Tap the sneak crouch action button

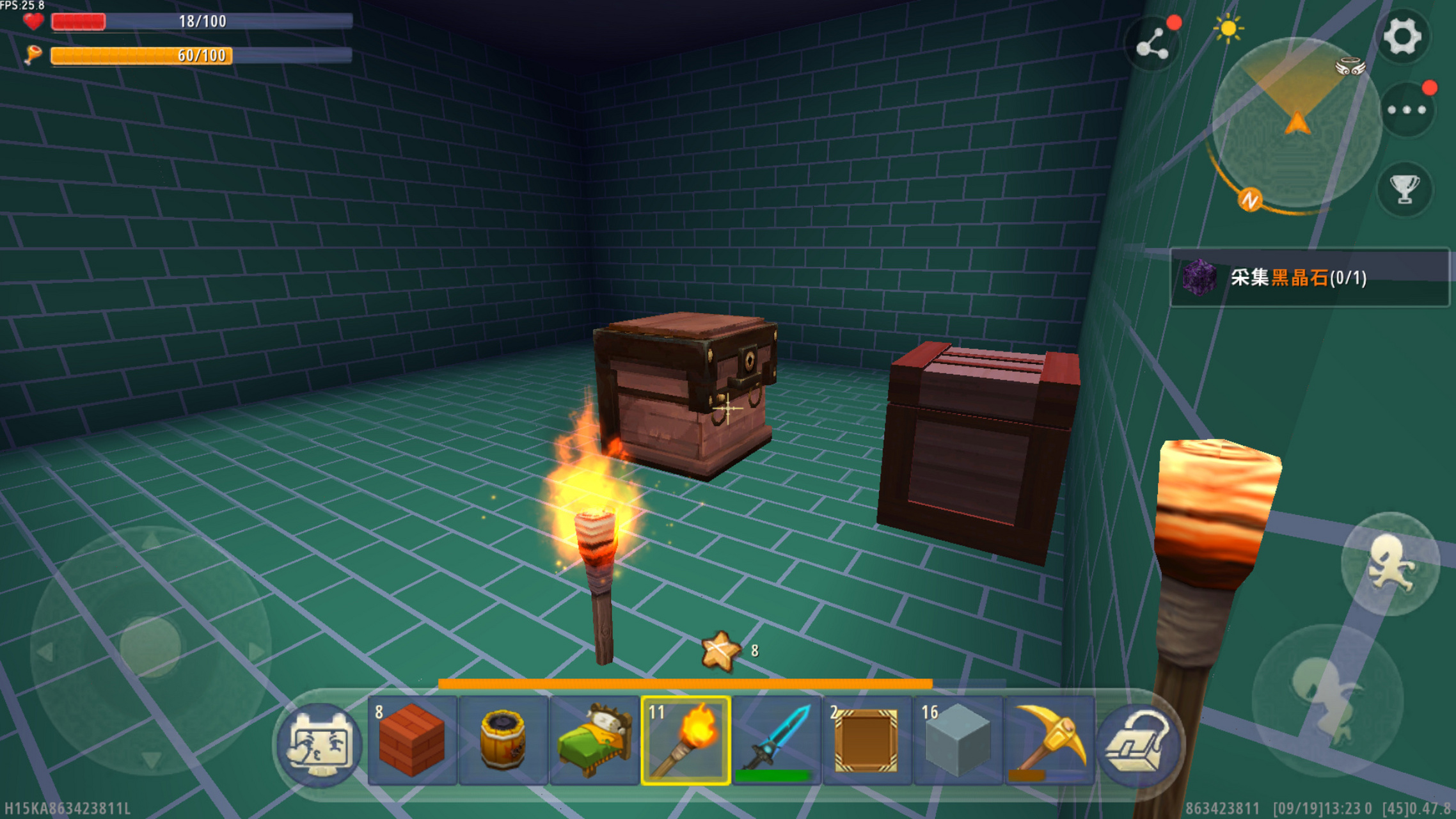tap(1327, 701)
